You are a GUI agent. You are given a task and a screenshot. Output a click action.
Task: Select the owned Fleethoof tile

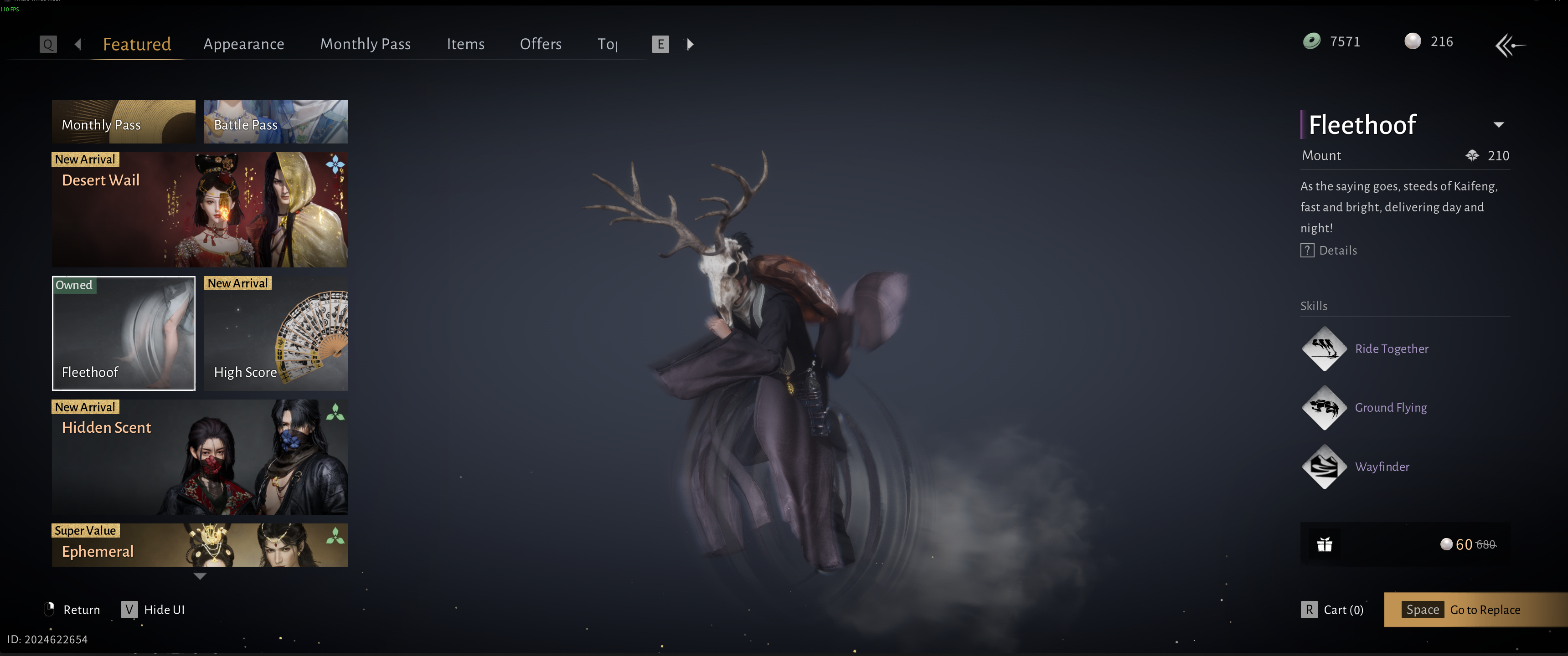click(124, 333)
